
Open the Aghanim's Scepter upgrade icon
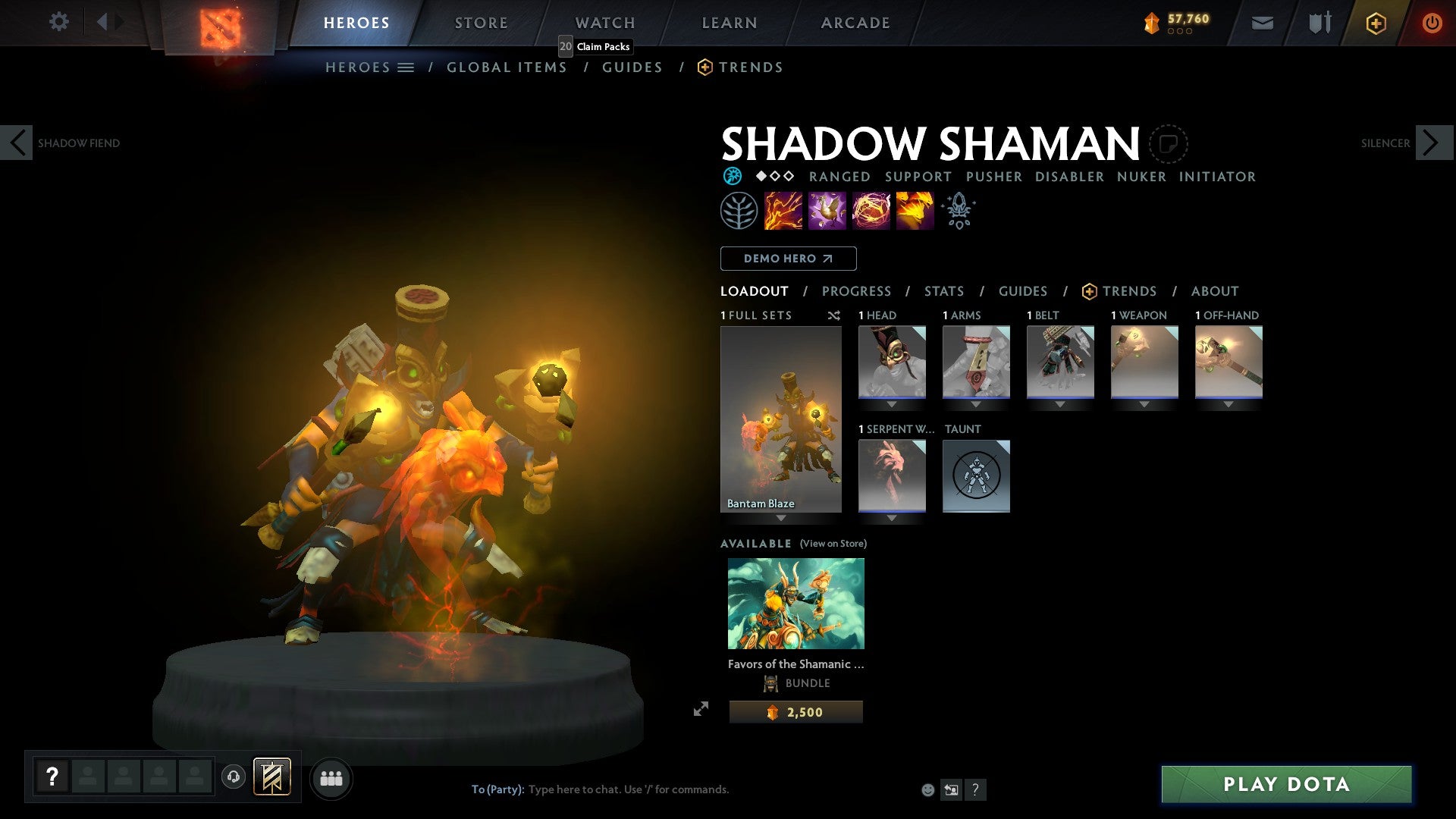point(958,210)
